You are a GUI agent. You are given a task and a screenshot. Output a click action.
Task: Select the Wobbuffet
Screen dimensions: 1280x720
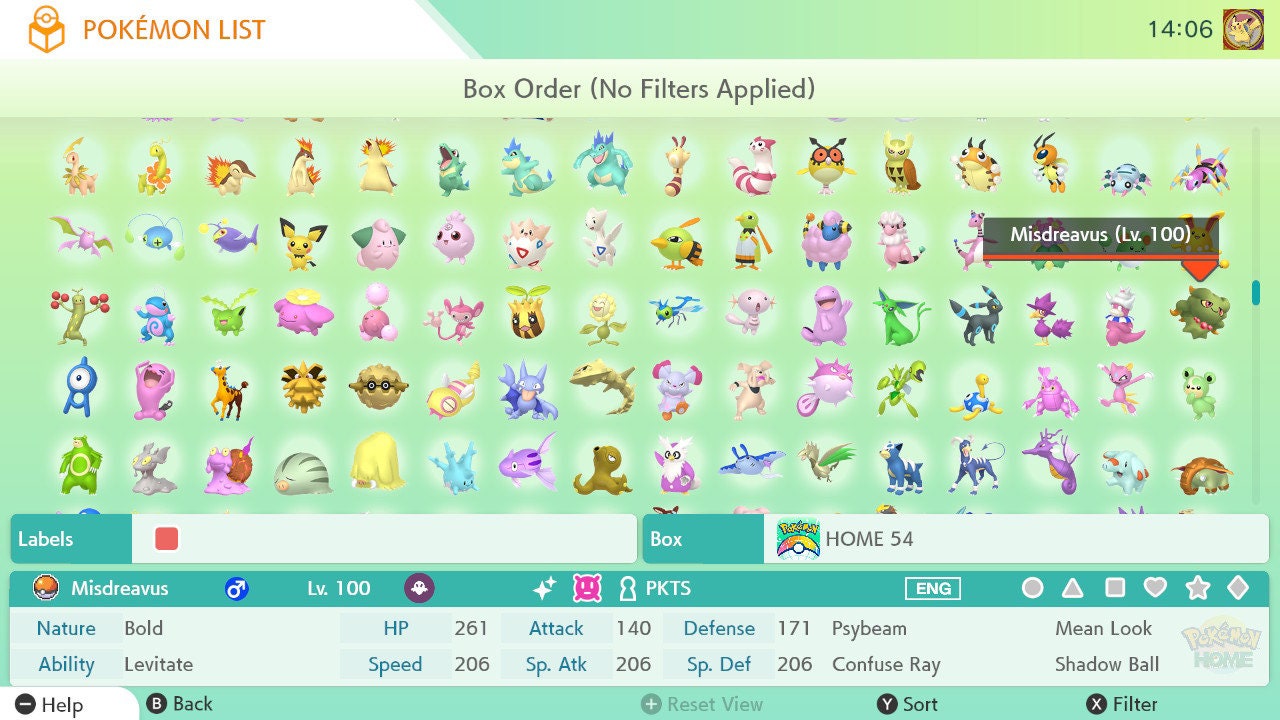(x=153, y=388)
